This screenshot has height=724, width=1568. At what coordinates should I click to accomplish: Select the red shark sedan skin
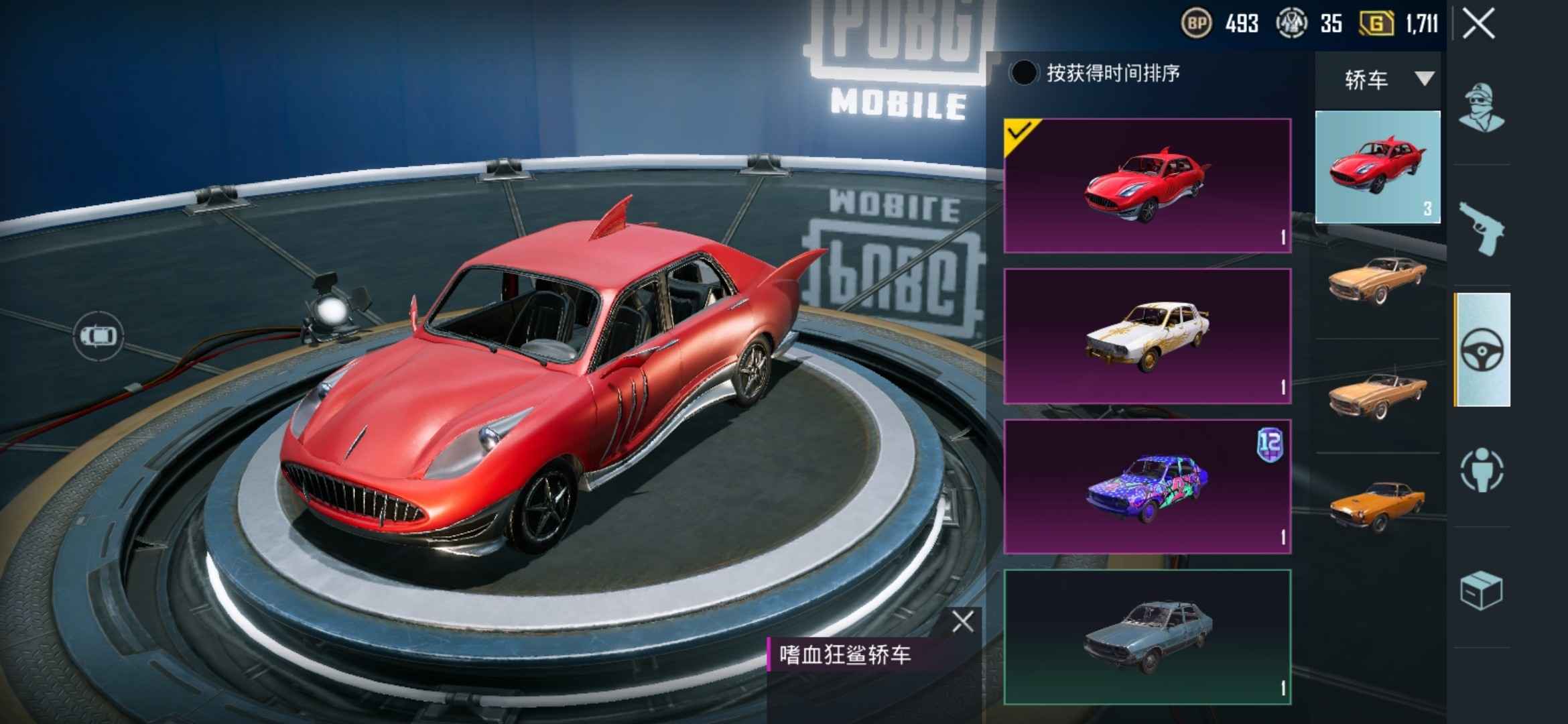click(1147, 186)
